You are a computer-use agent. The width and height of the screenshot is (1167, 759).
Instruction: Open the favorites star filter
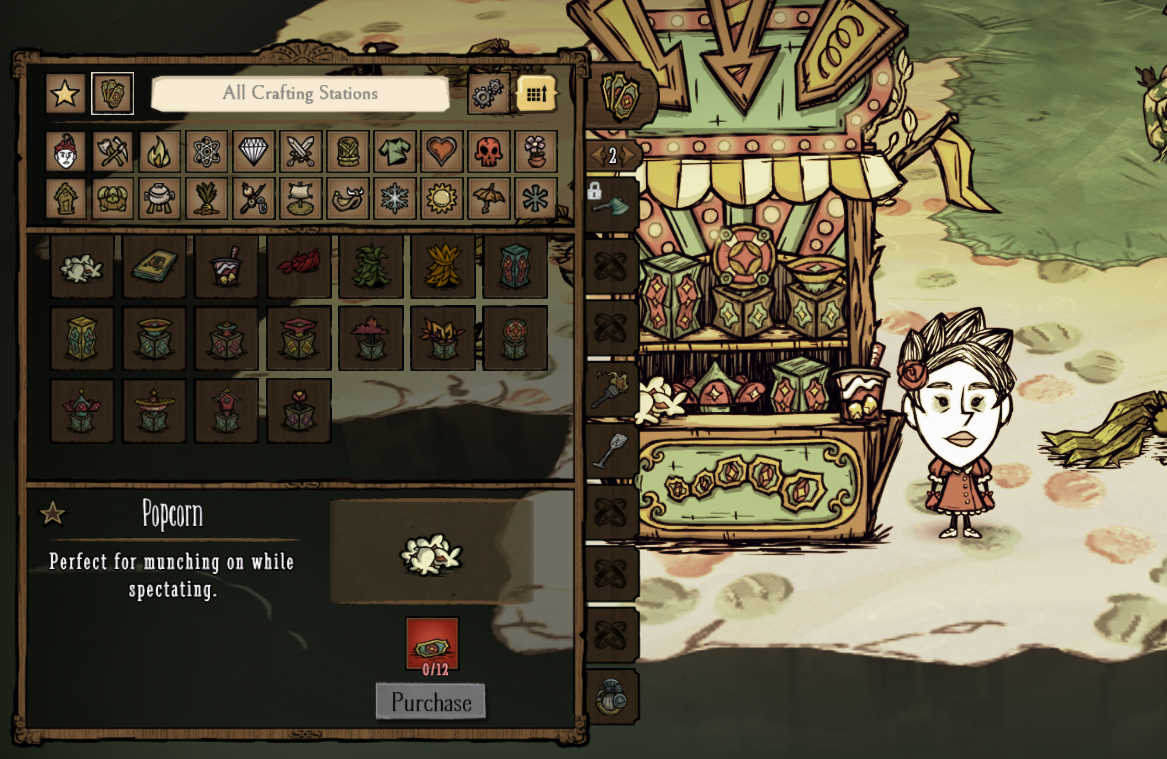point(65,94)
